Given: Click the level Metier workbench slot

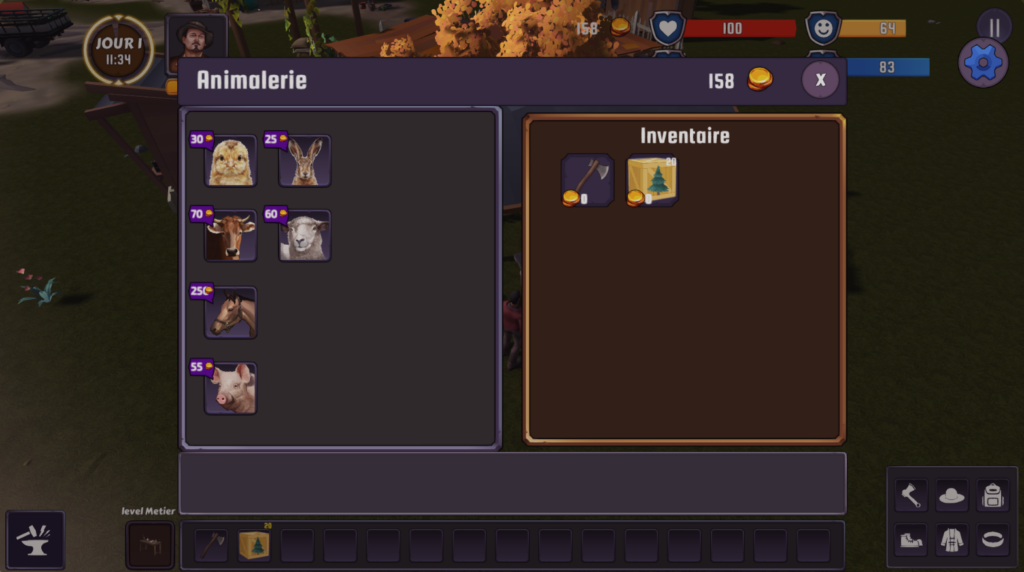Looking at the screenshot, I should [150, 545].
